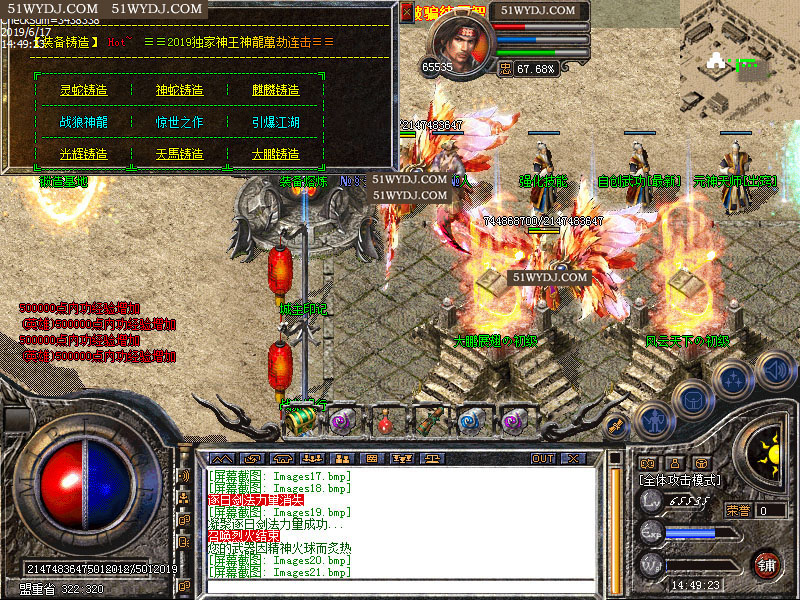800x600 pixels.
Task: Toggle the round speaker sound button
Action: pyautogui.click(x=774, y=369)
